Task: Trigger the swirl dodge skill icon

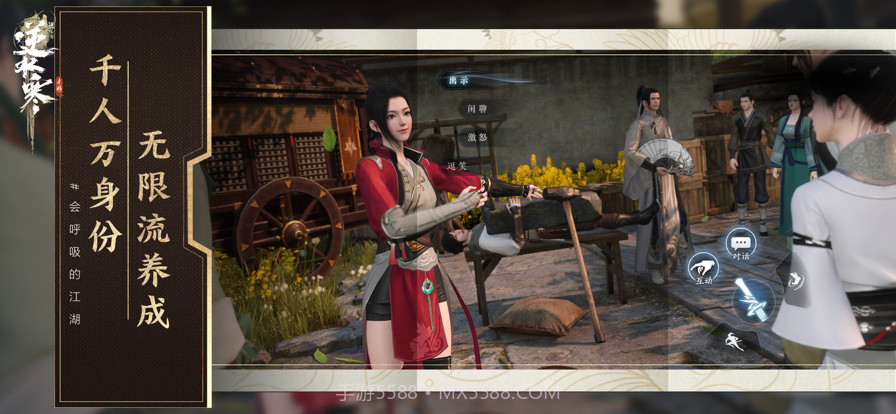Action: (x=795, y=281)
